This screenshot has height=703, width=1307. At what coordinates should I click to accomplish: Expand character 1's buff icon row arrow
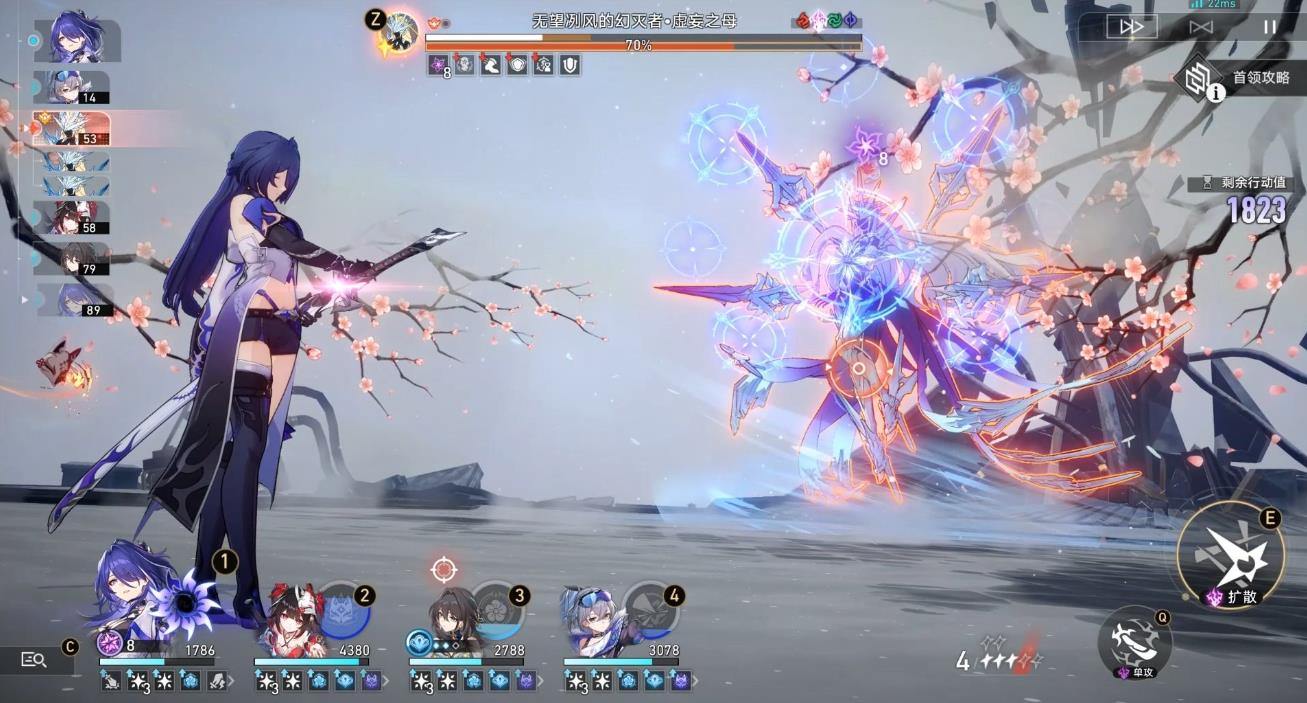(x=231, y=682)
